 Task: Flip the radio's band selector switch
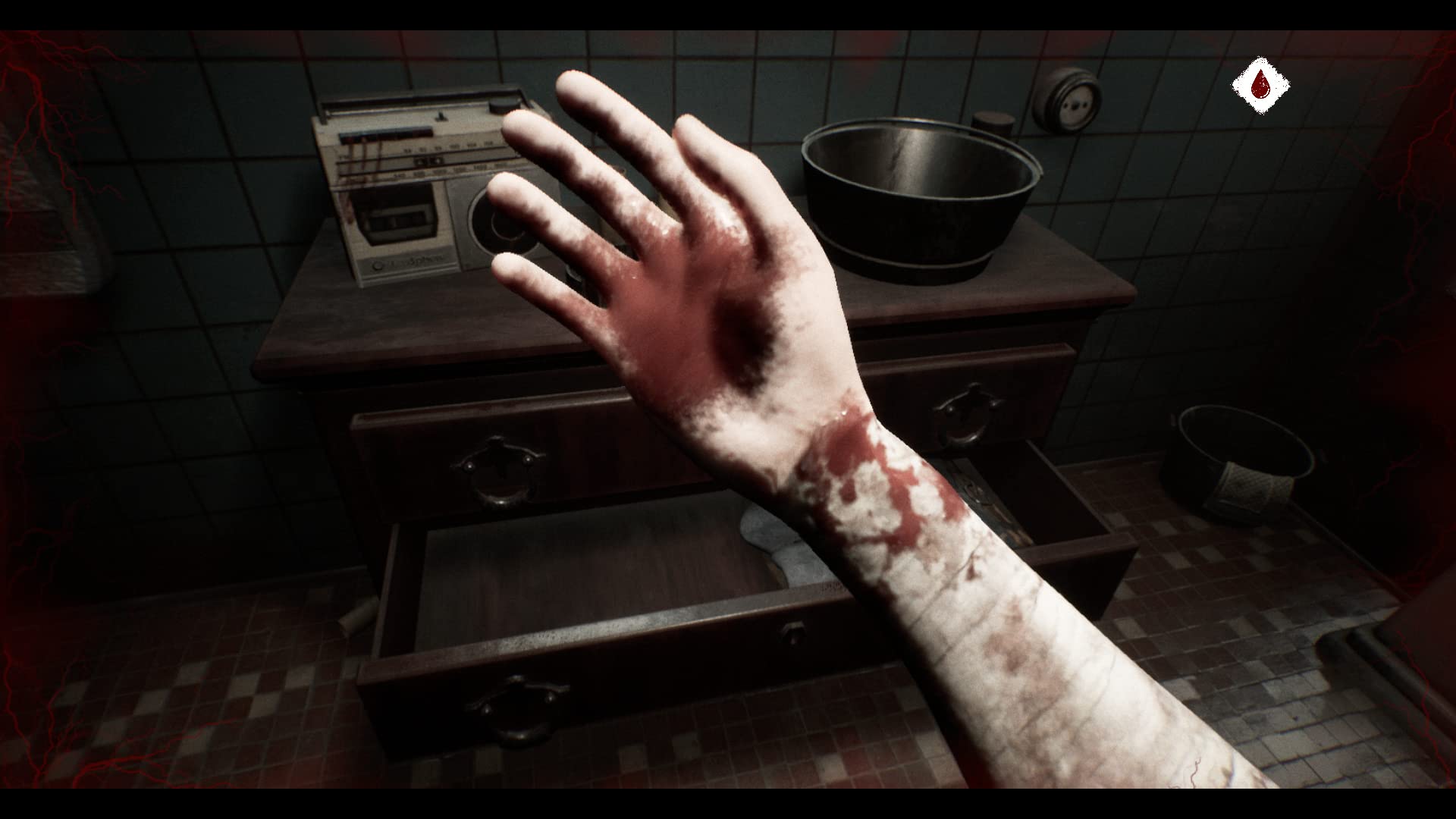point(441,117)
